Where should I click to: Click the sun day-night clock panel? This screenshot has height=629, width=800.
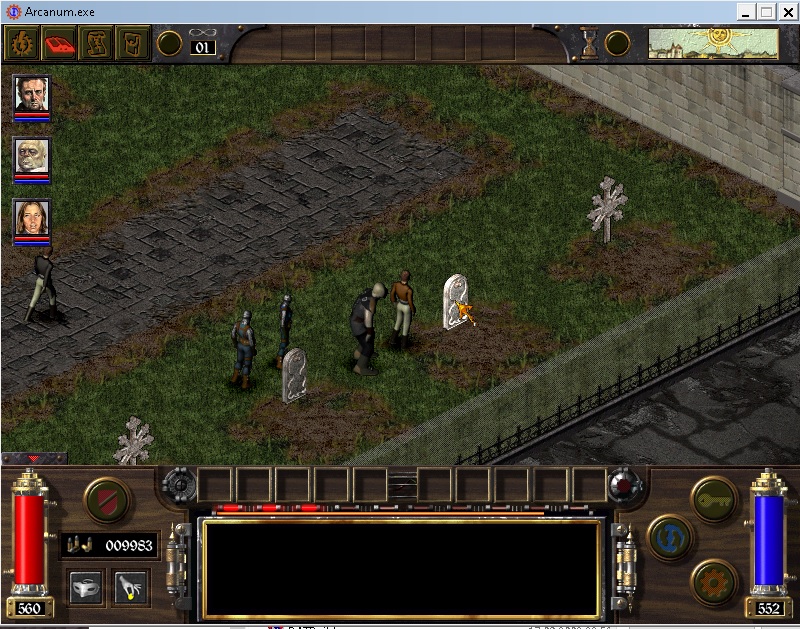(x=713, y=43)
